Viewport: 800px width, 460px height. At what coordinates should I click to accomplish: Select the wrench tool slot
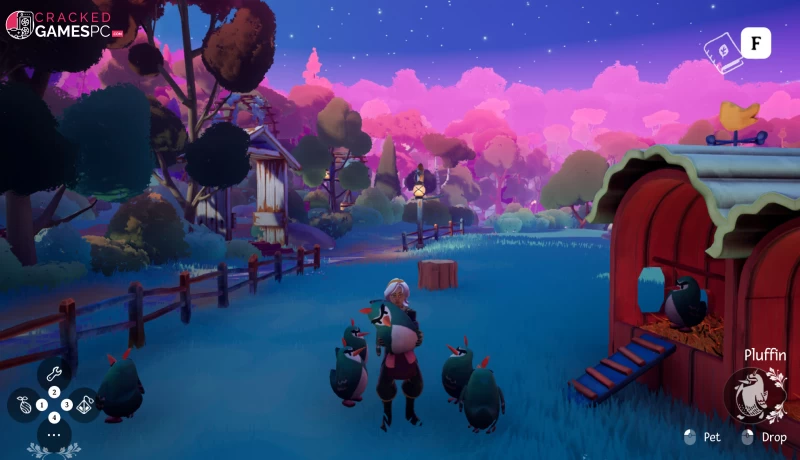54,372
